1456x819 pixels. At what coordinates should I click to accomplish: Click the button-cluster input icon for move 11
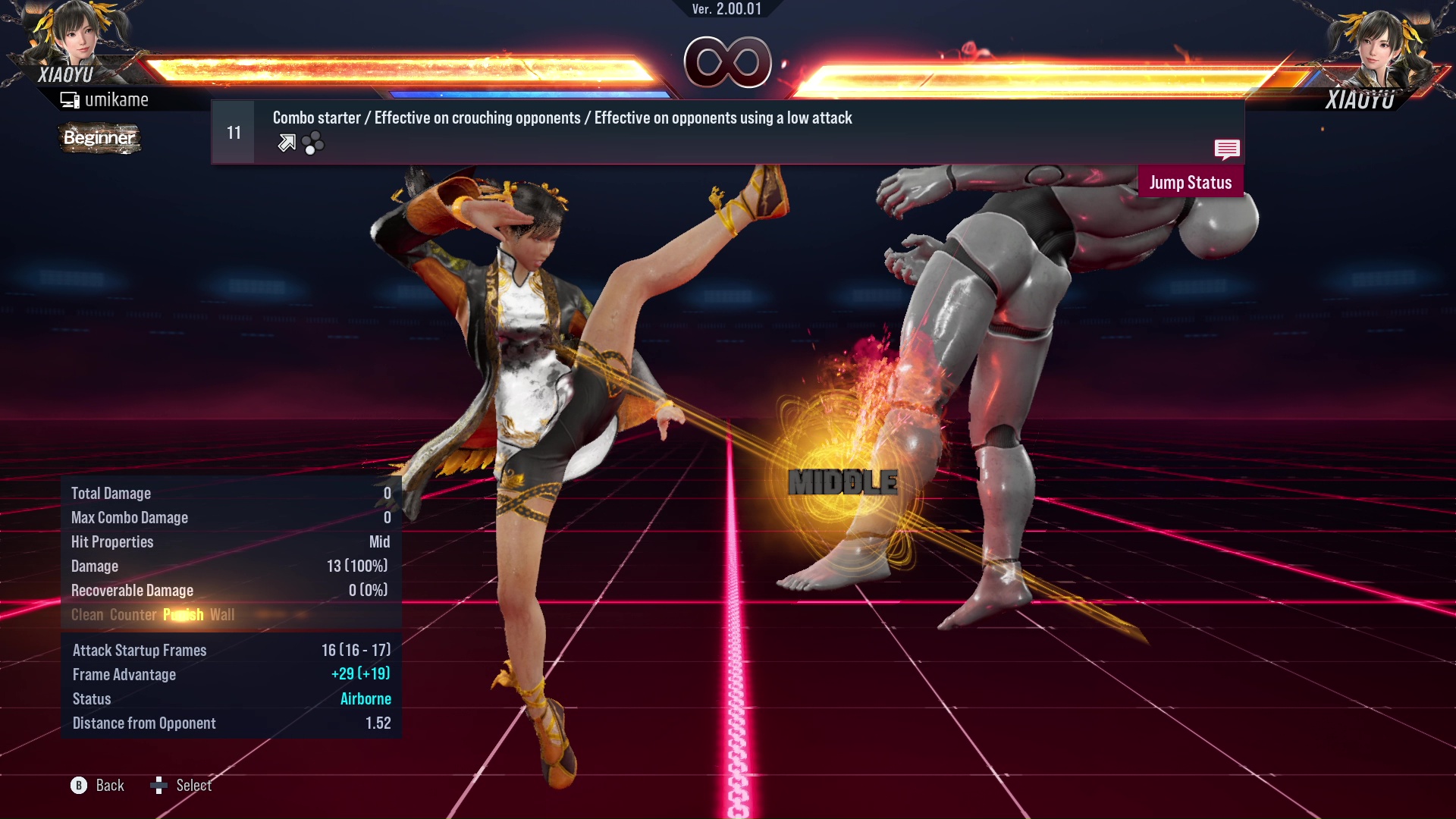[313, 143]
